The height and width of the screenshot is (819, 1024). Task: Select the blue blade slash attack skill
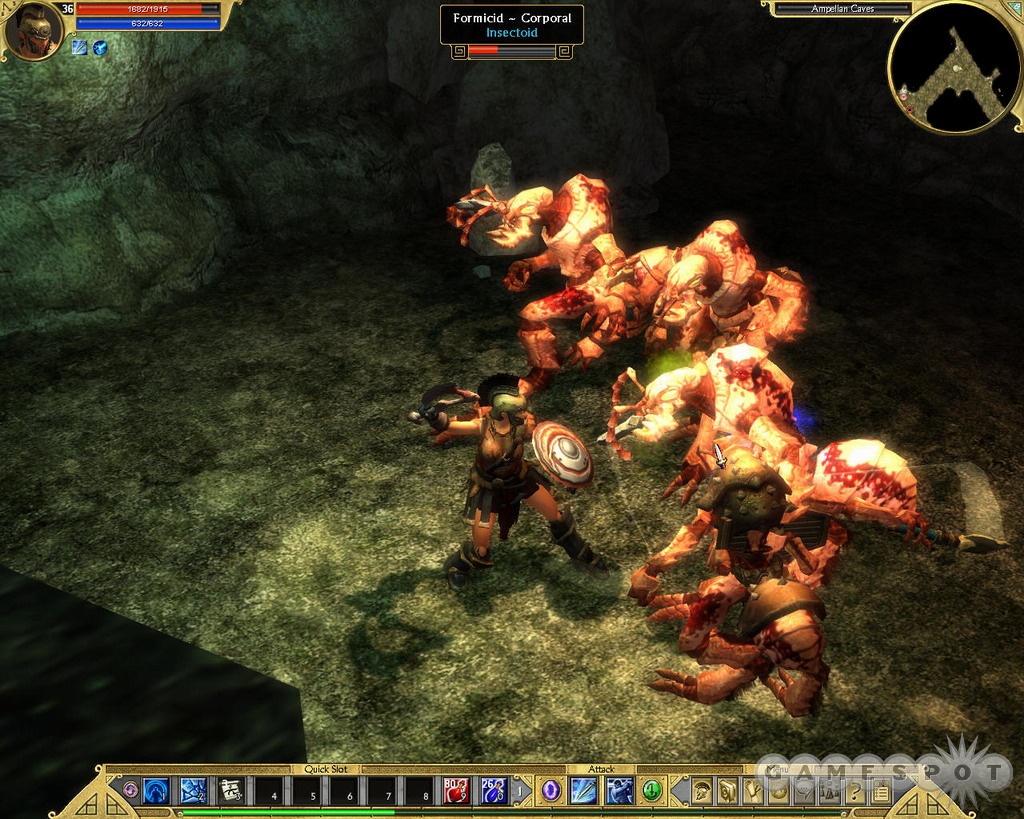pos(584,791)
